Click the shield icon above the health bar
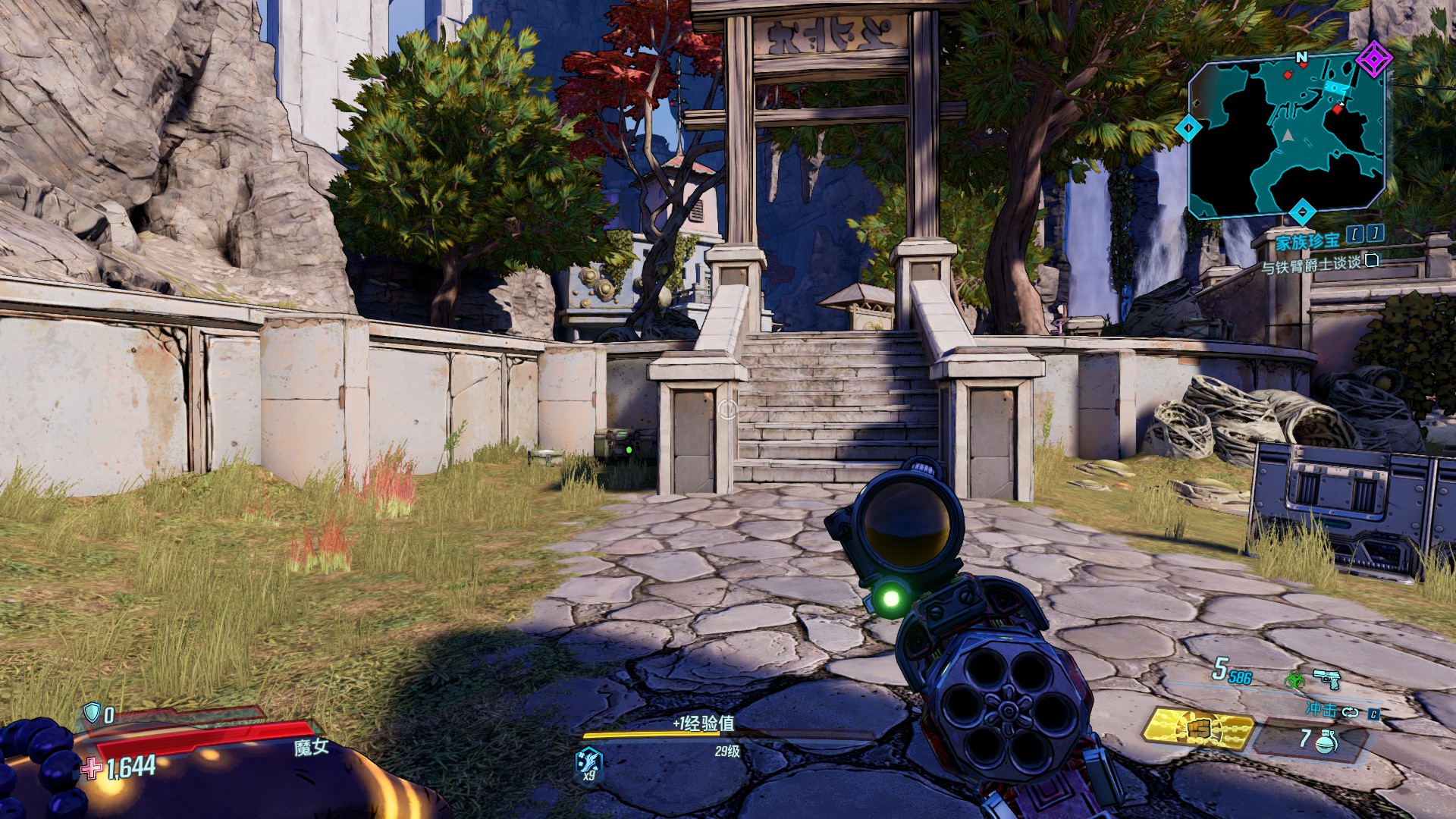Screen dimensions: 1456x819 (x=92, y=713)
